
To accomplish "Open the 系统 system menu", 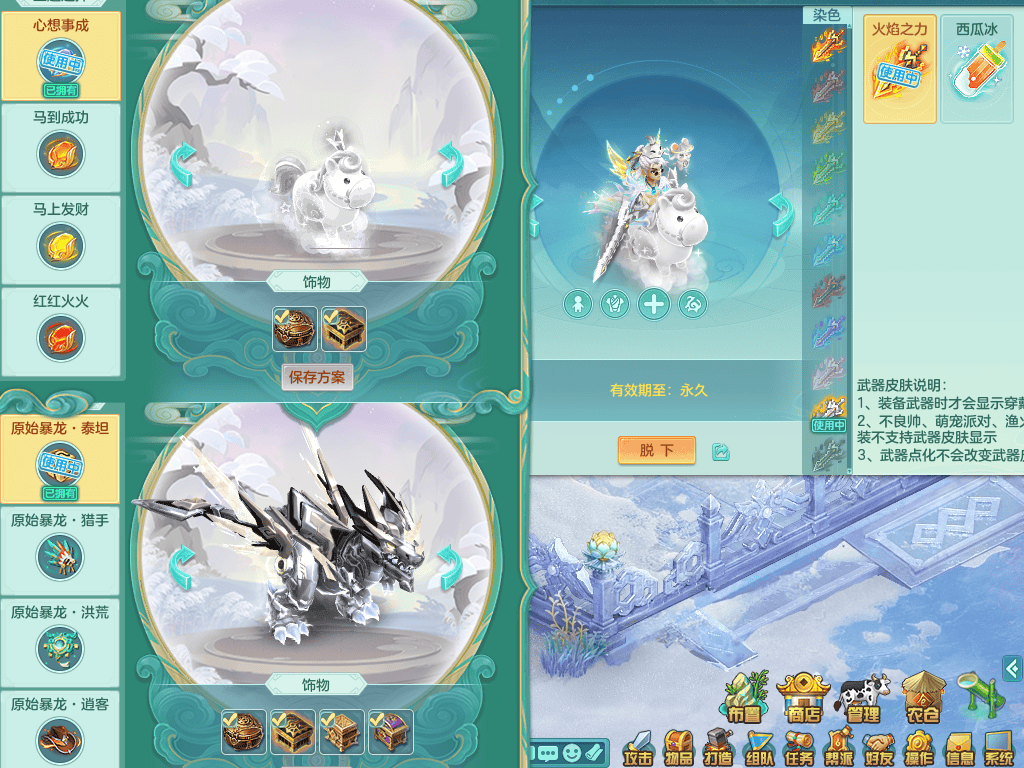I will [998, 748].
